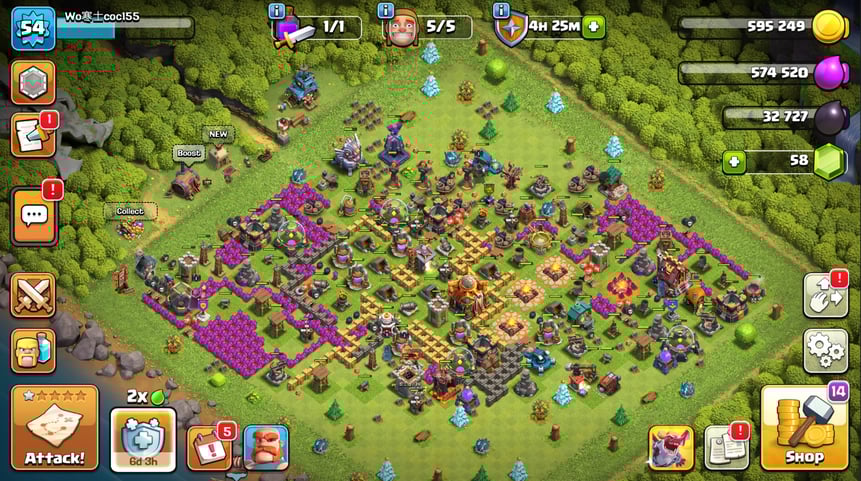
Task: Show info above the sword and potion 1/1
Action: (x=277, y=10)
